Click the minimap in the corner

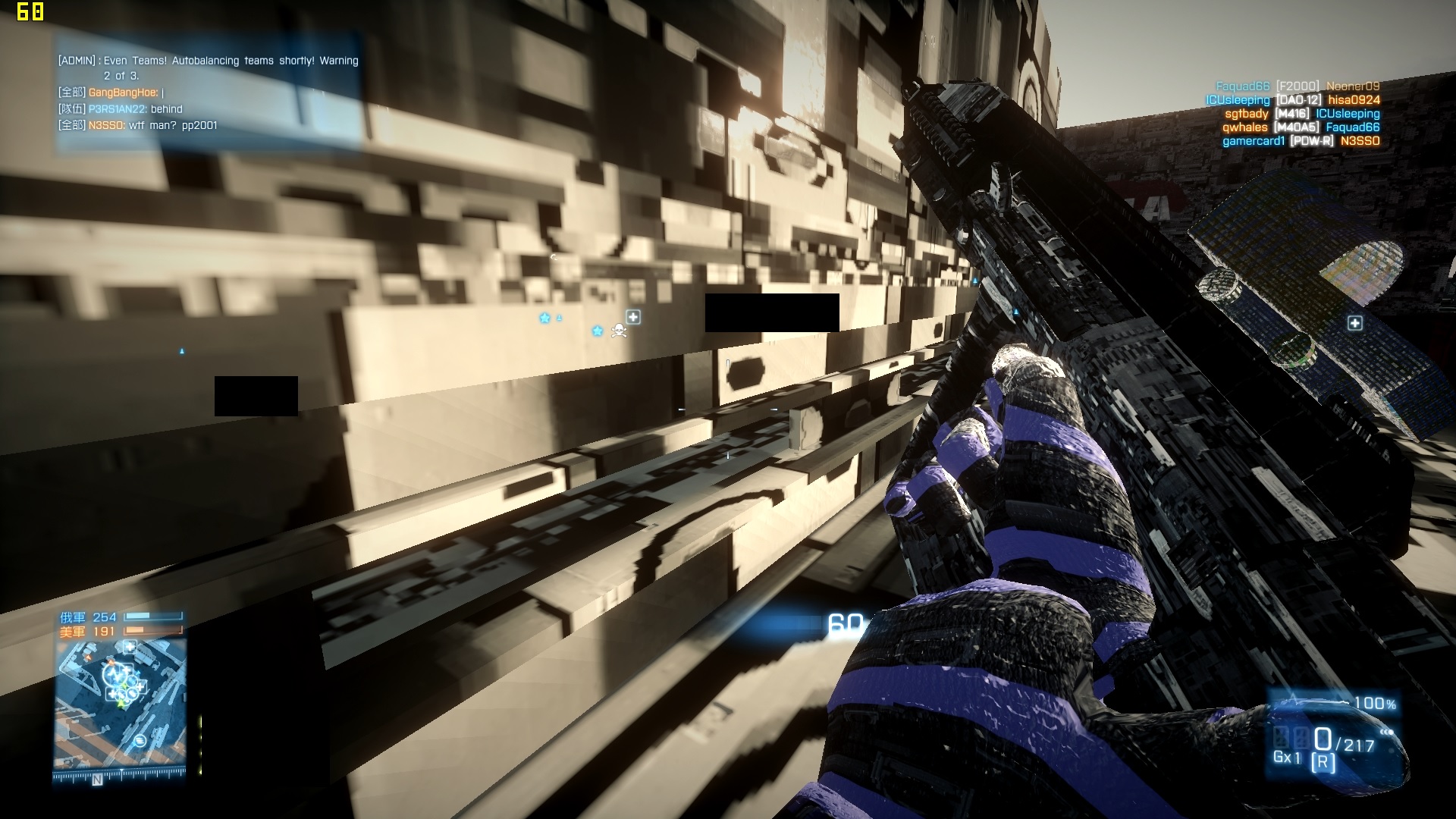click(120, 703)
